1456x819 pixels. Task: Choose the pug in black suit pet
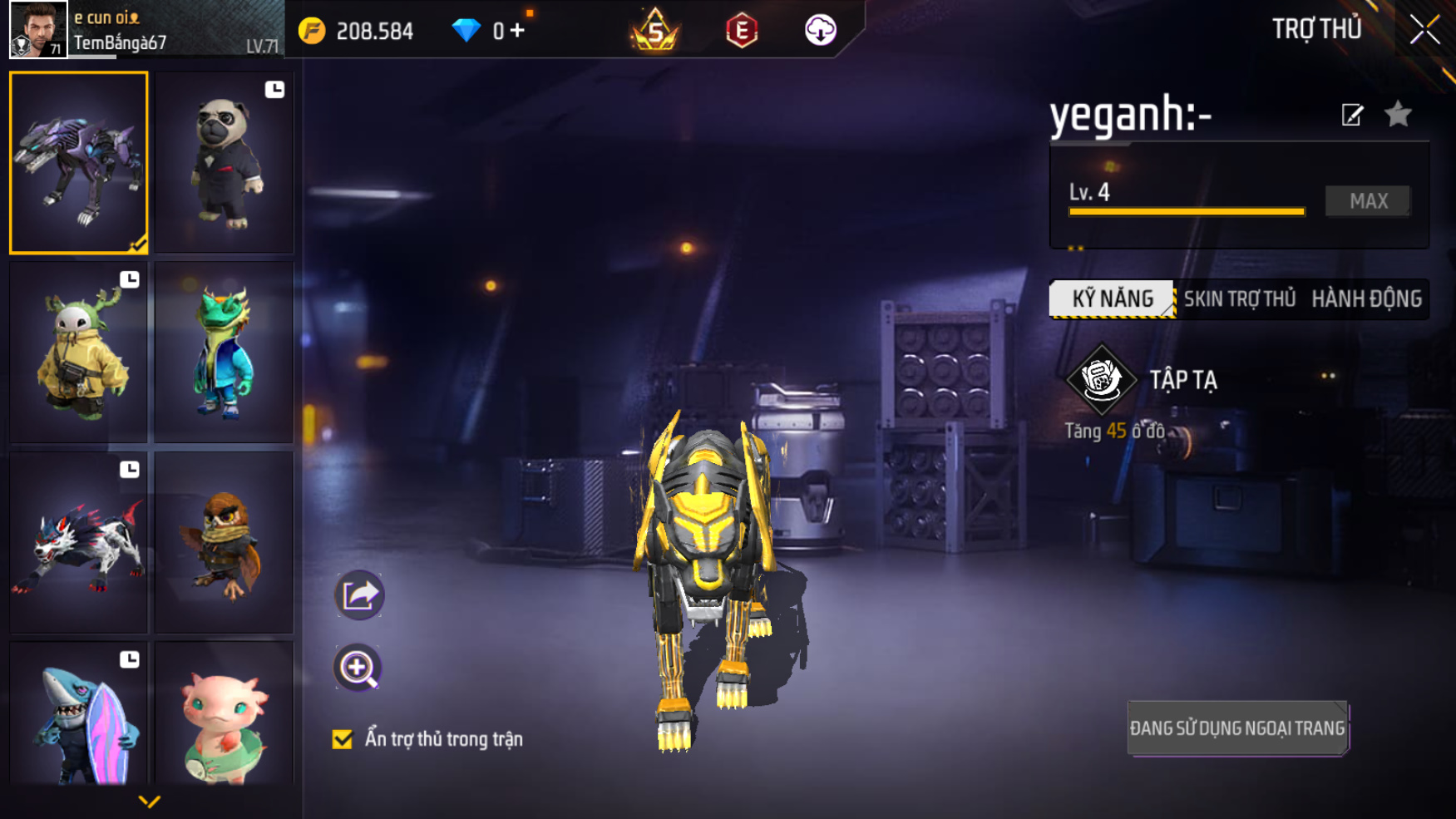tap(224, 162)
